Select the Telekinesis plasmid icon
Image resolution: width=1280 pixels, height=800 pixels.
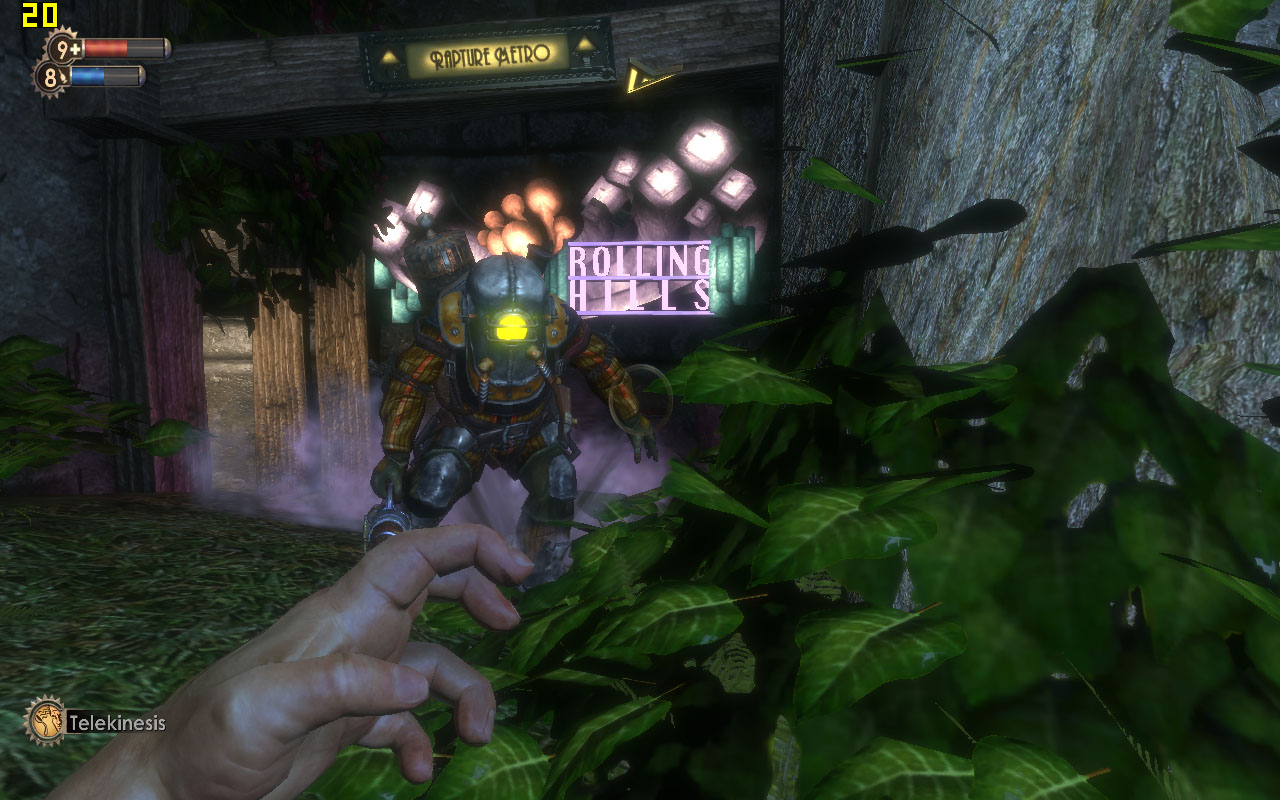point(45,720)
